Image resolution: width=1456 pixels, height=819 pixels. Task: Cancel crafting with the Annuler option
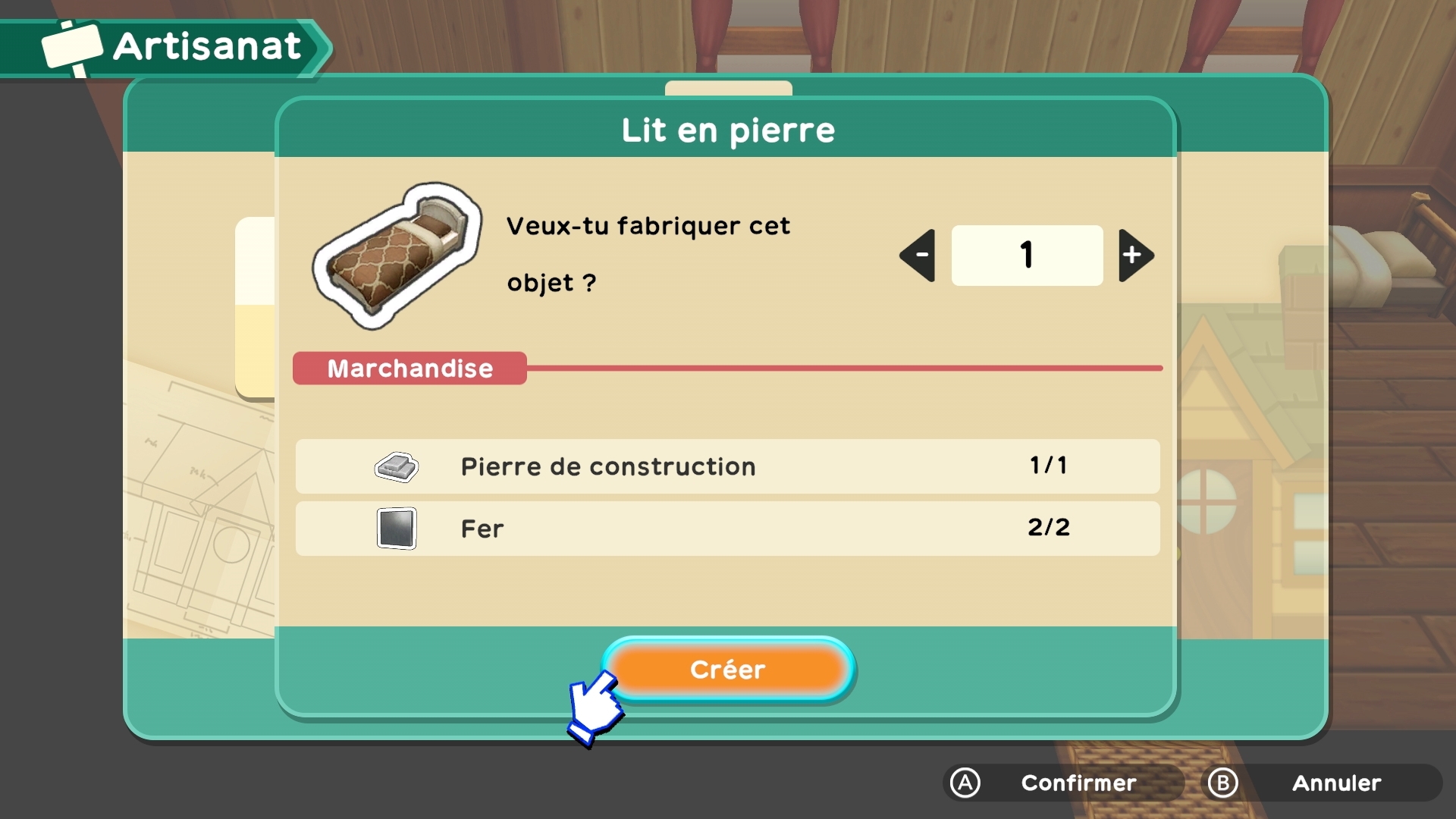[1323, 783]
